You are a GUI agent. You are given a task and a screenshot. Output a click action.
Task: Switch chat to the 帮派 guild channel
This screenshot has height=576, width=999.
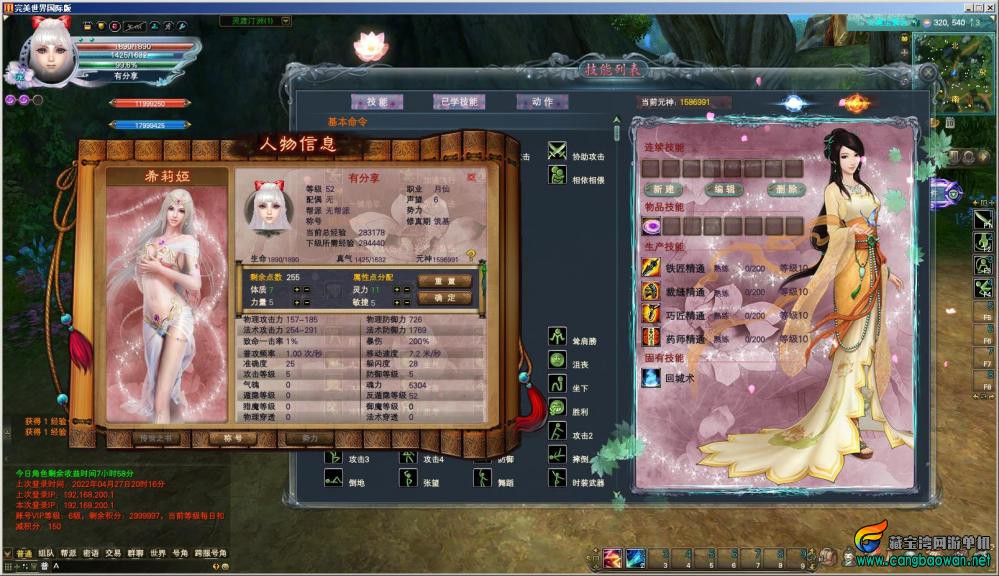68,553
